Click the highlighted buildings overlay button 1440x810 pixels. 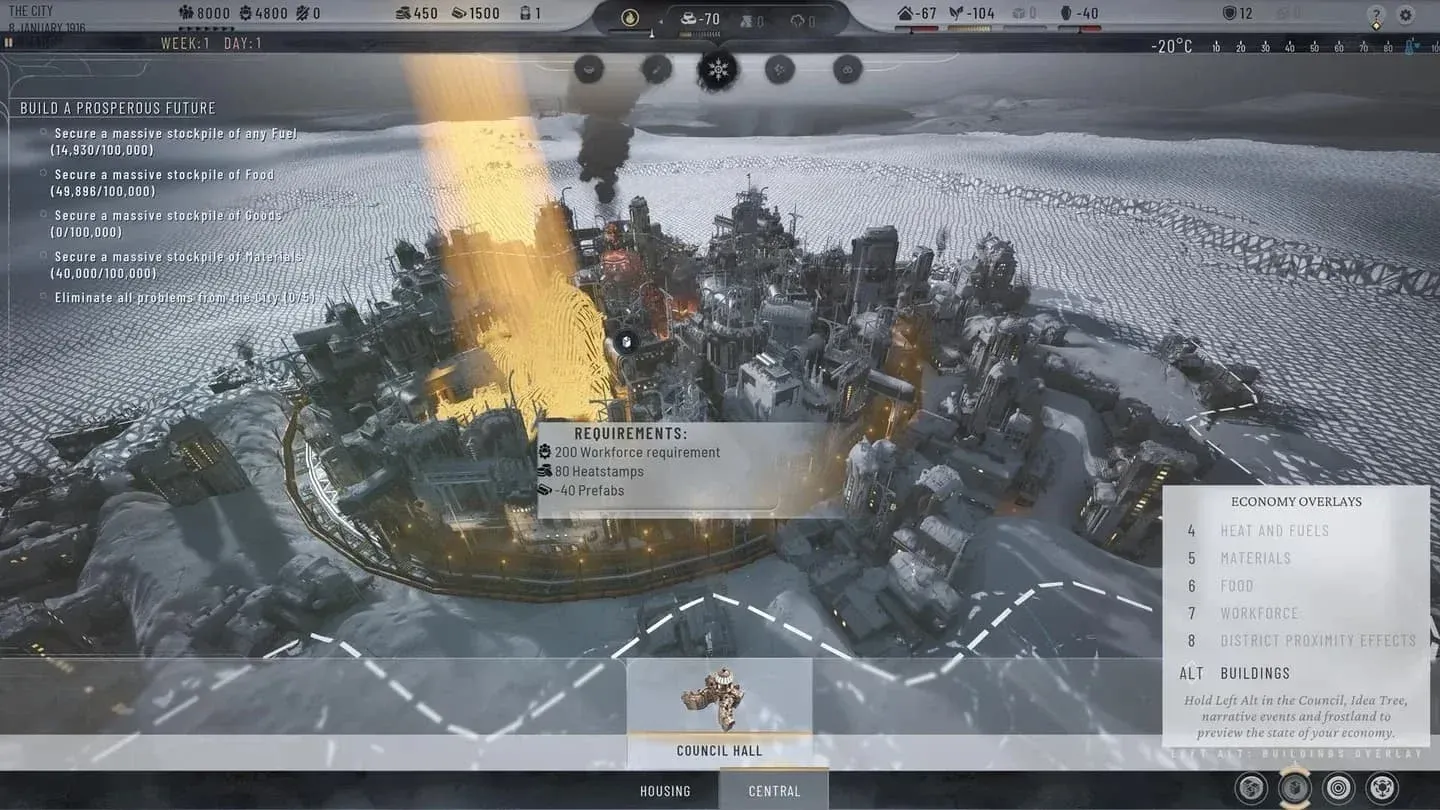click(1294, 788)
